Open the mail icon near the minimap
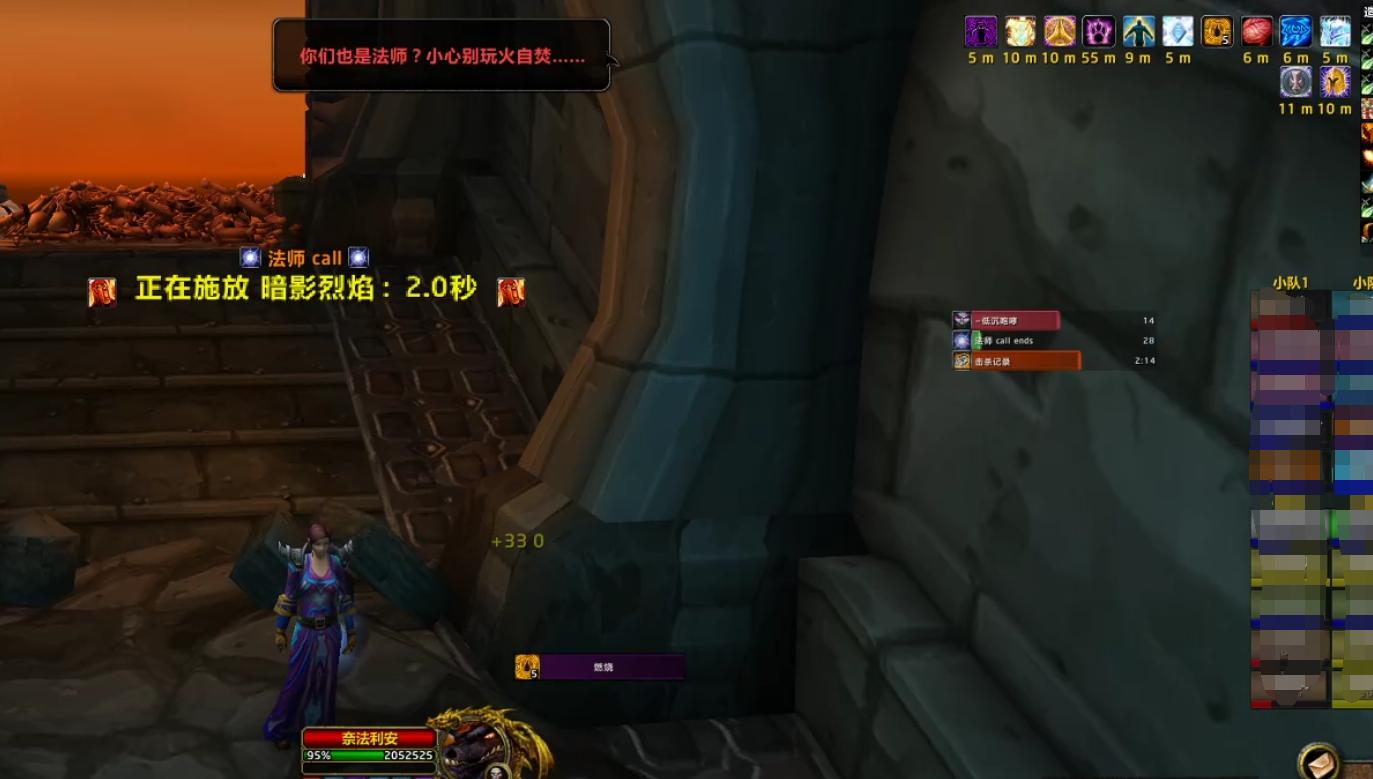This screenshot has width=1373, height=779. 1318,760
